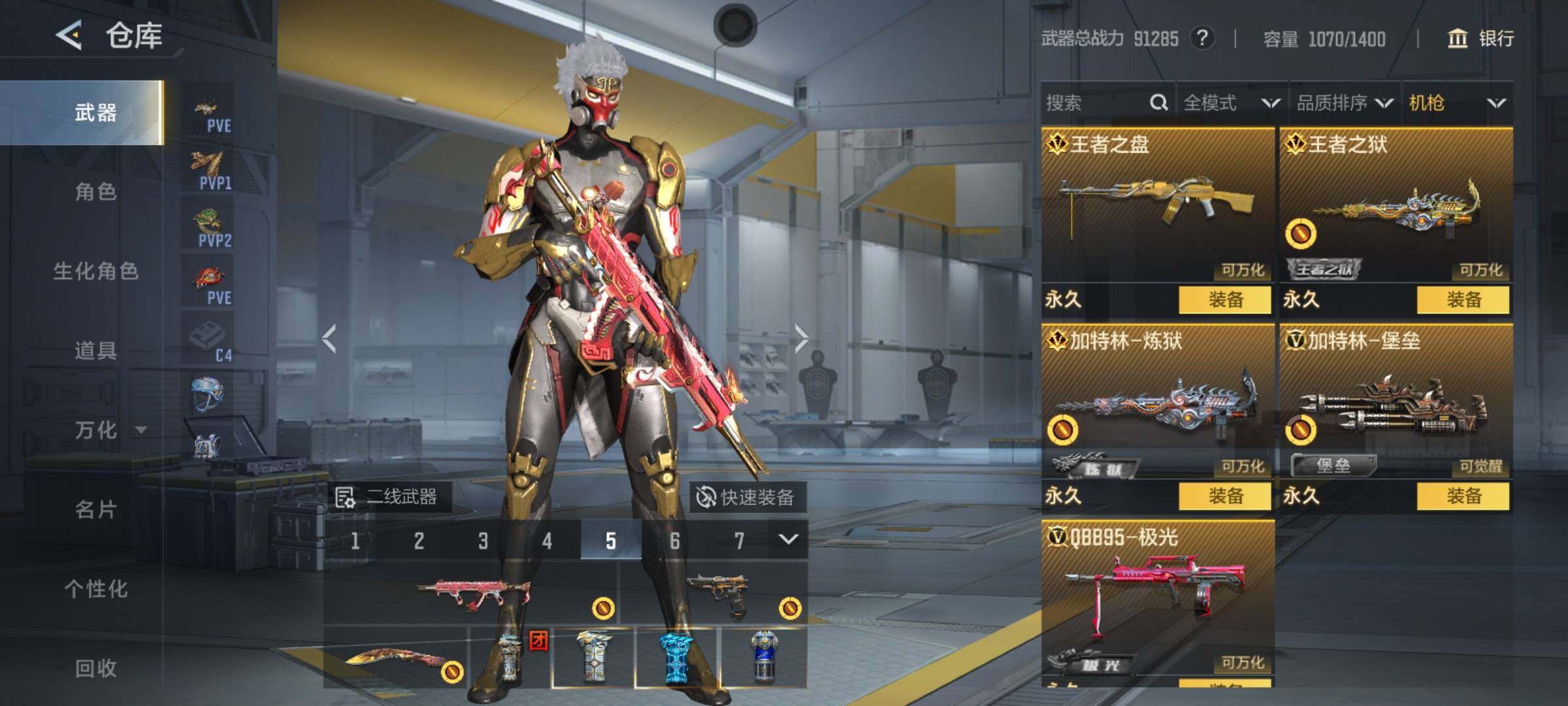The image size is (1568, 706).
Task: Switch to the 角色 category
Action: [95, 192]
